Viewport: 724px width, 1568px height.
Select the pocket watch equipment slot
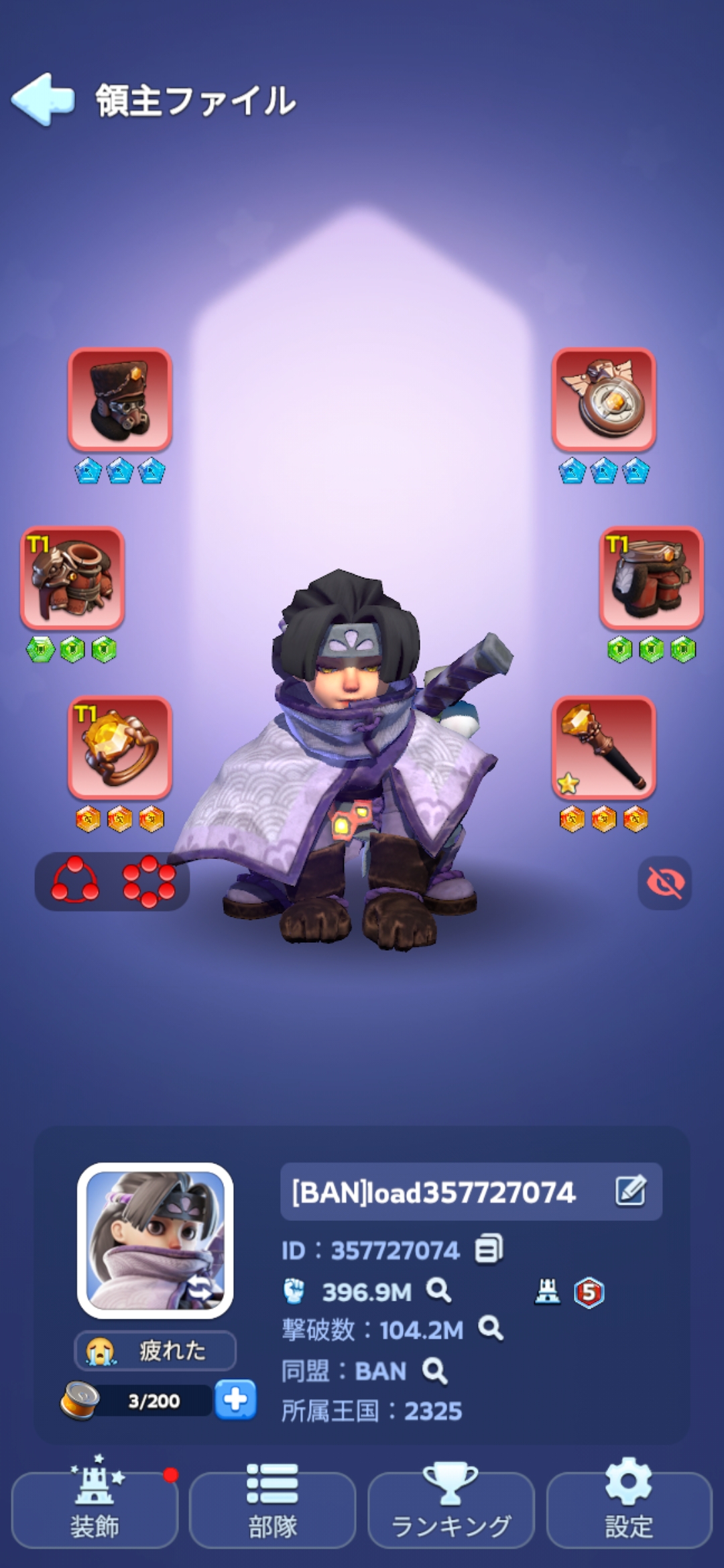tap(603, 399)
